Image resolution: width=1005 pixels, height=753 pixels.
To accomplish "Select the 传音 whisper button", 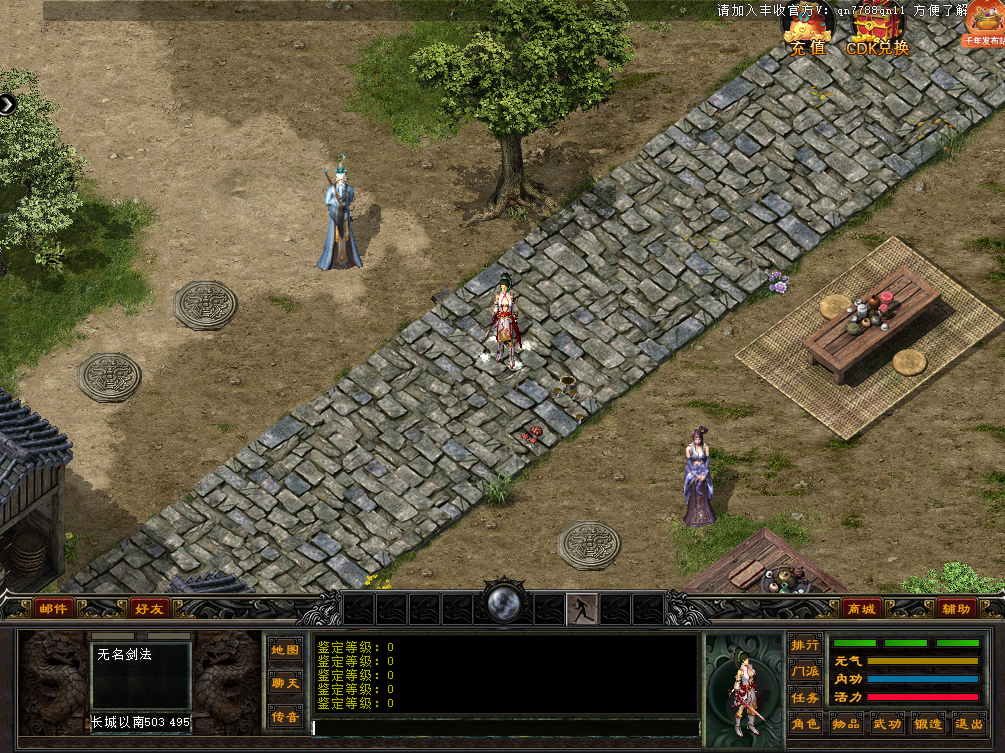I will pos(285,716).
